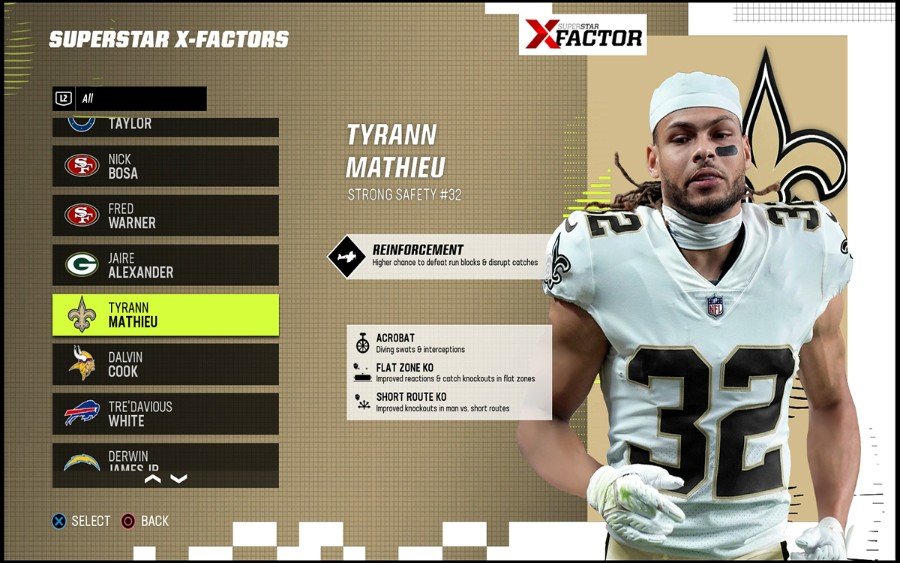Select the Flat Zone KO ability
Viewport: 900px width, 563px height.
[x=449, y=373]
